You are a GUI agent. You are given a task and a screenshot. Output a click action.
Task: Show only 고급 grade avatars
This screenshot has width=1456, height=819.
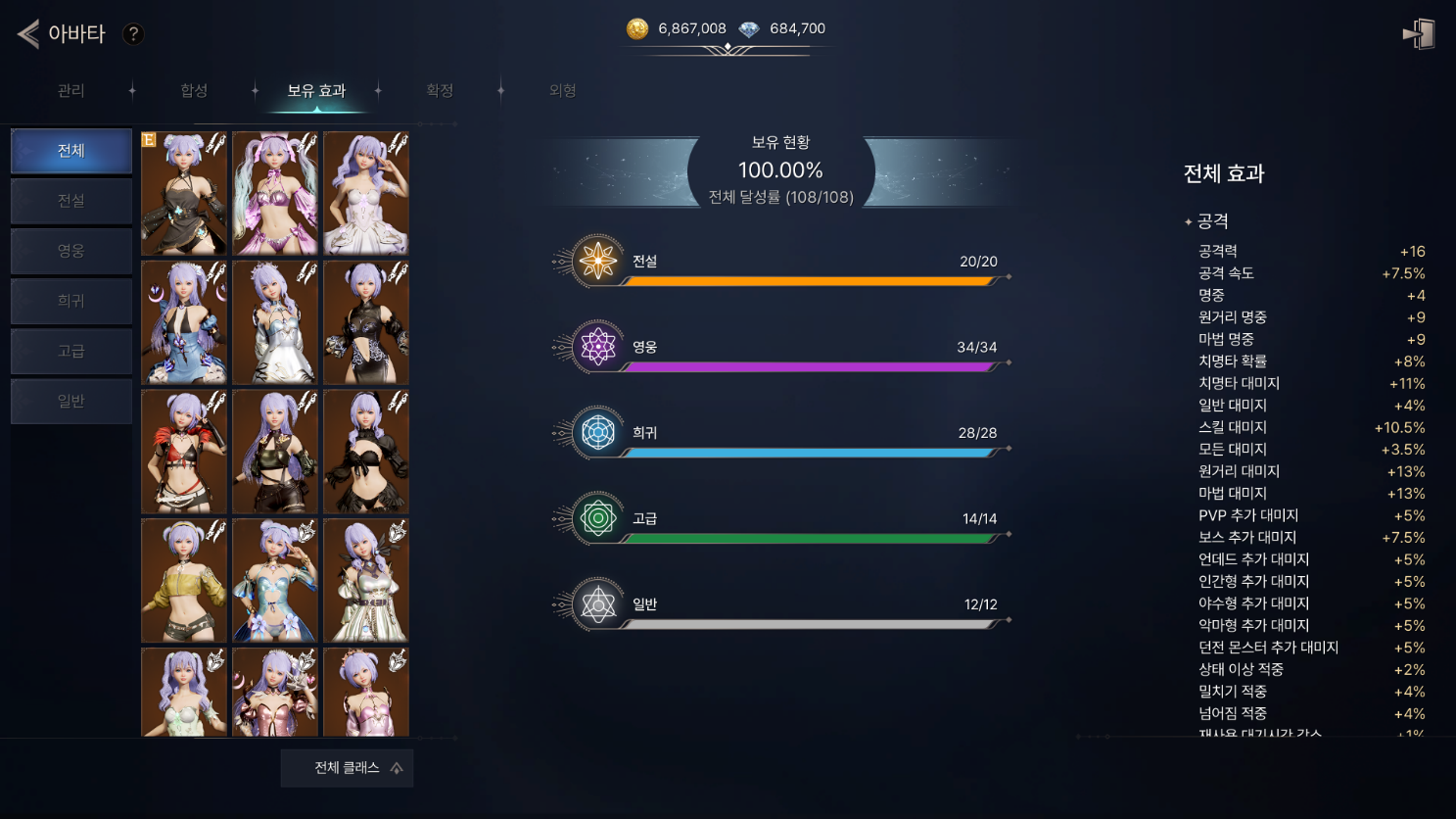click(x=71, y=351)
